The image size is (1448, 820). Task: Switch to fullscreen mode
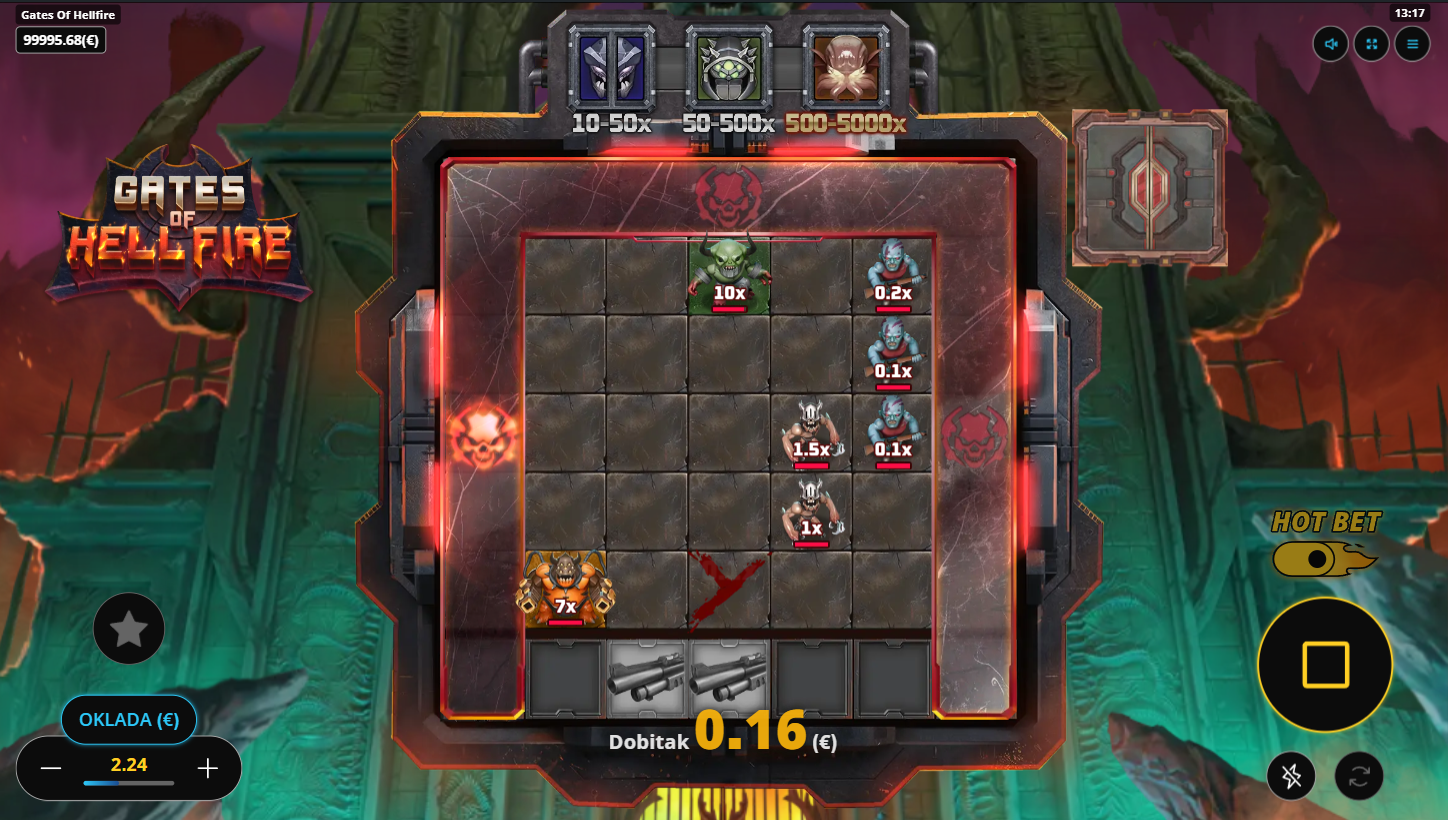coord(1372,44)
